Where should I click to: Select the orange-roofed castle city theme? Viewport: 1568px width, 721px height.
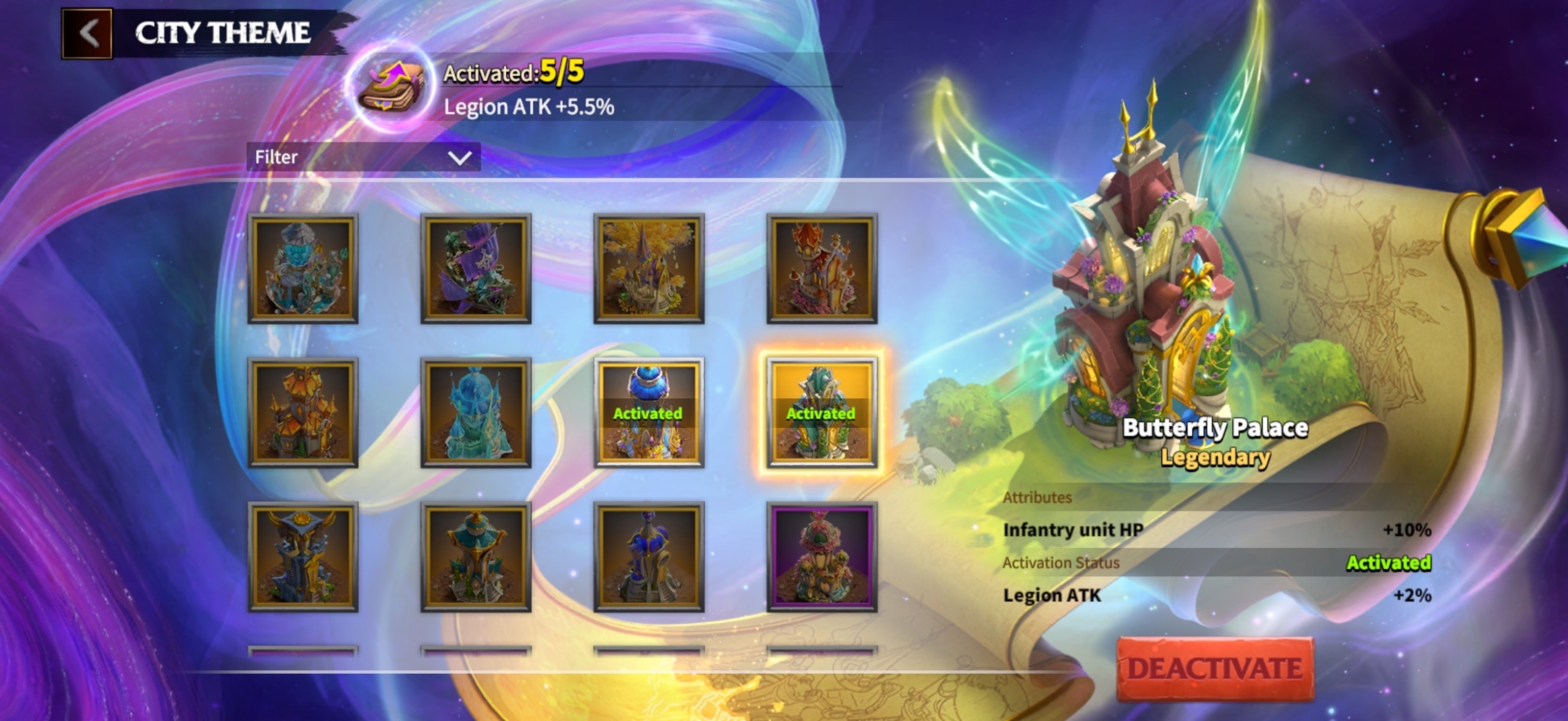click(x=303, y=412)
